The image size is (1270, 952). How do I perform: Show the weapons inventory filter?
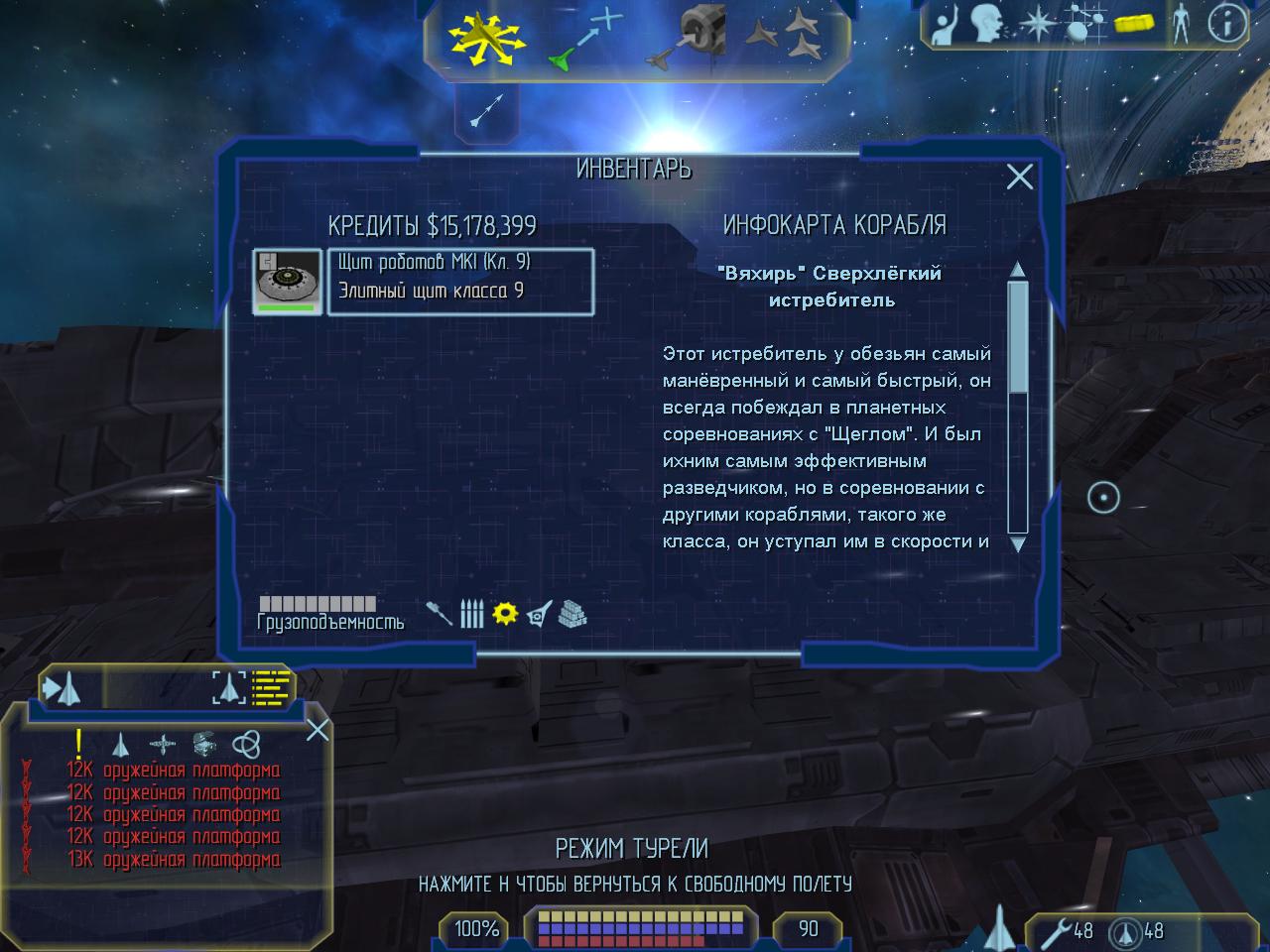(440, 614)
